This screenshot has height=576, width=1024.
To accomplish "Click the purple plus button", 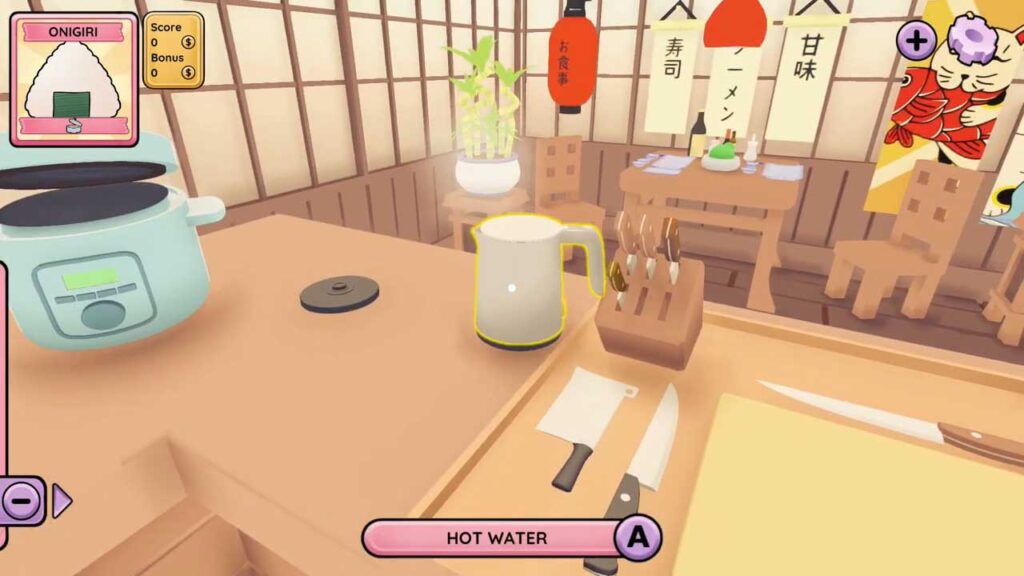I will 916,41.
